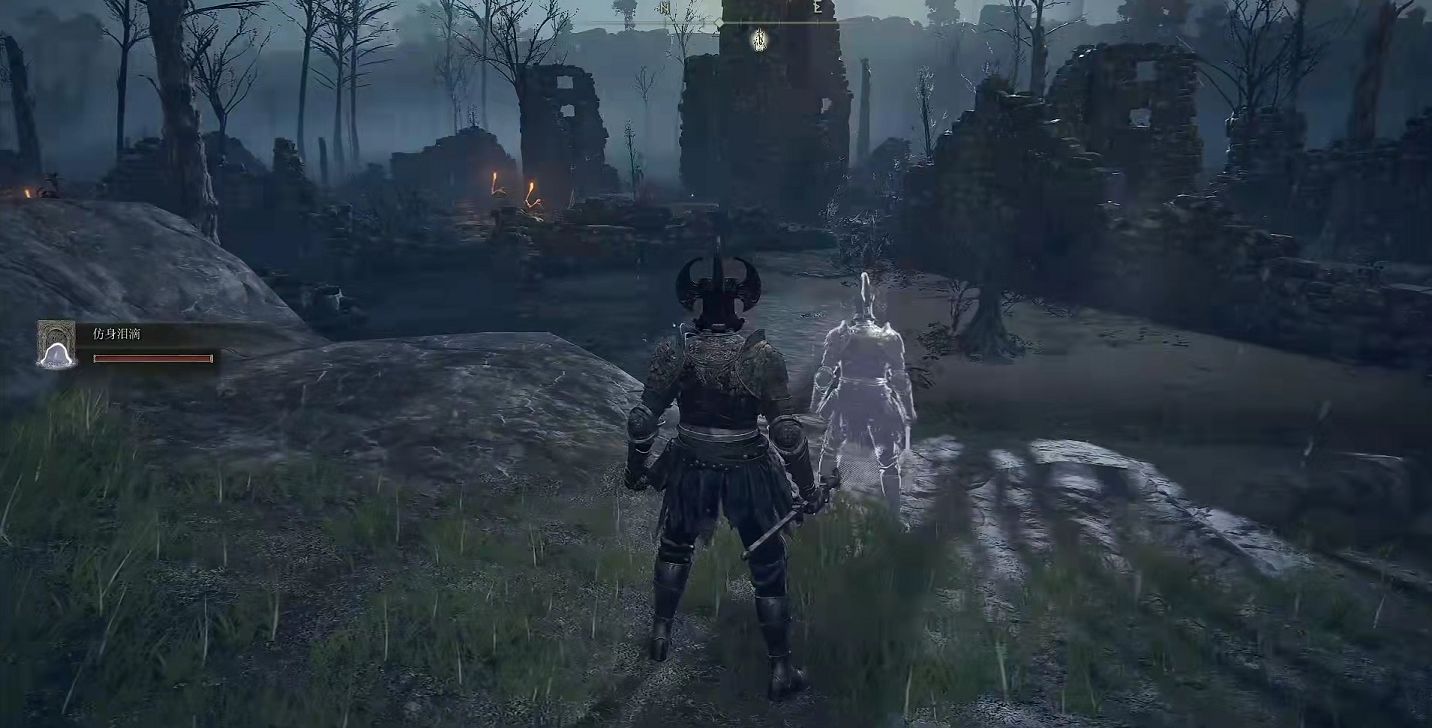
Task: Click the compass bar's N heading
Action: pos(664,8)
